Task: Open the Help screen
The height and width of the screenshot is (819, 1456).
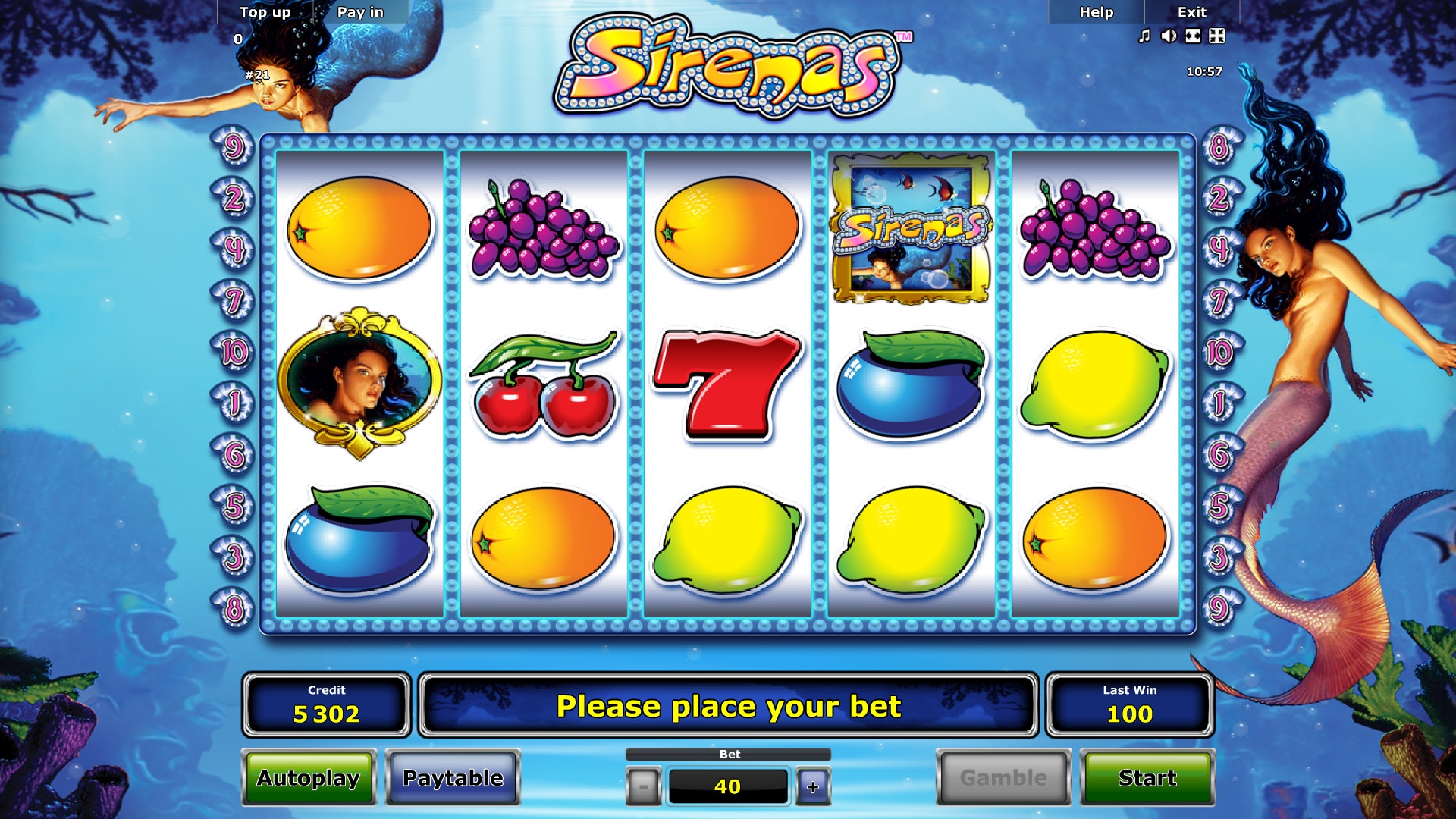Action: tap(1096, 12)
